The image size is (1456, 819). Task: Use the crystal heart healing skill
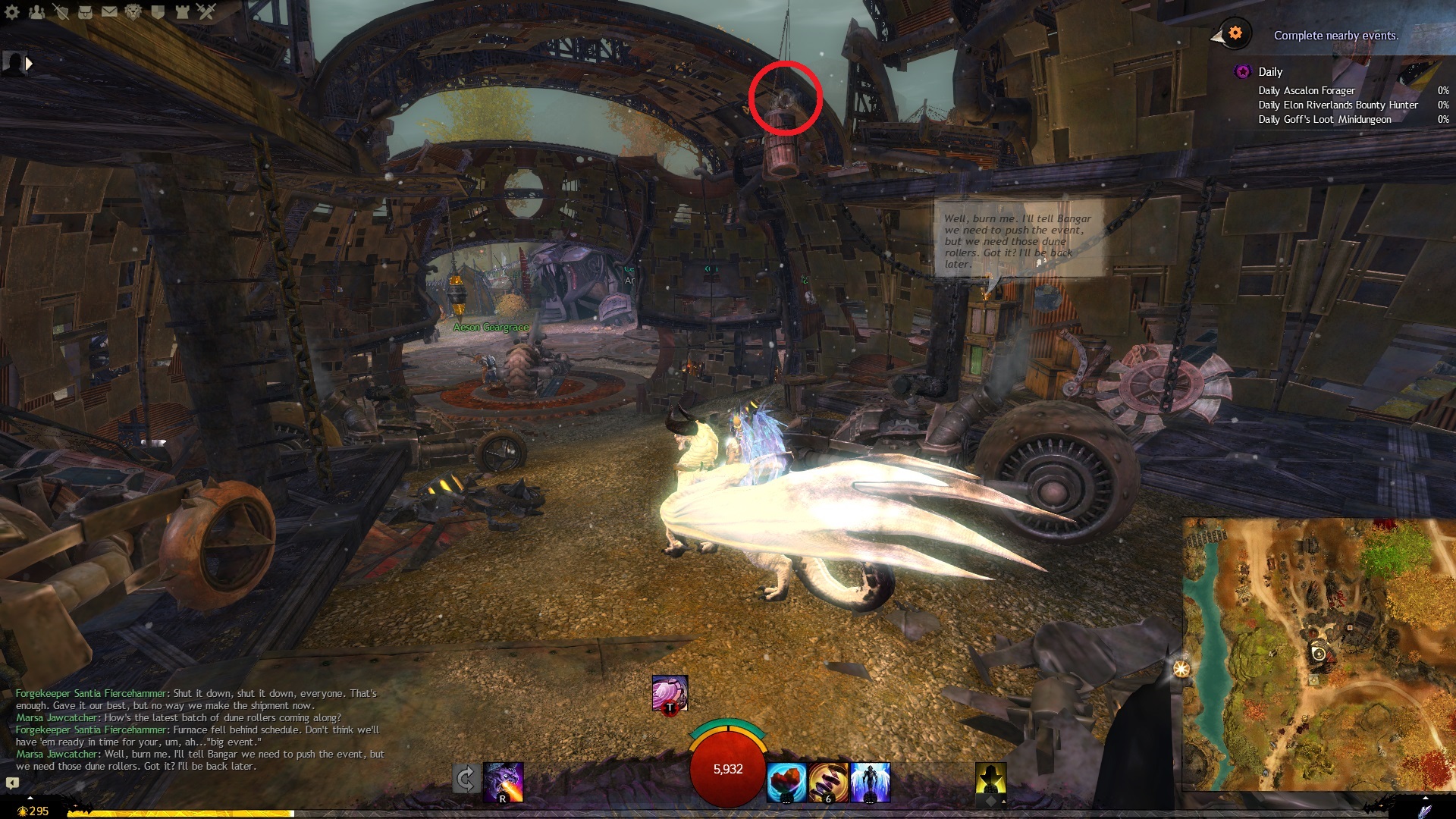pyautogui.click(x=786, y=782)
